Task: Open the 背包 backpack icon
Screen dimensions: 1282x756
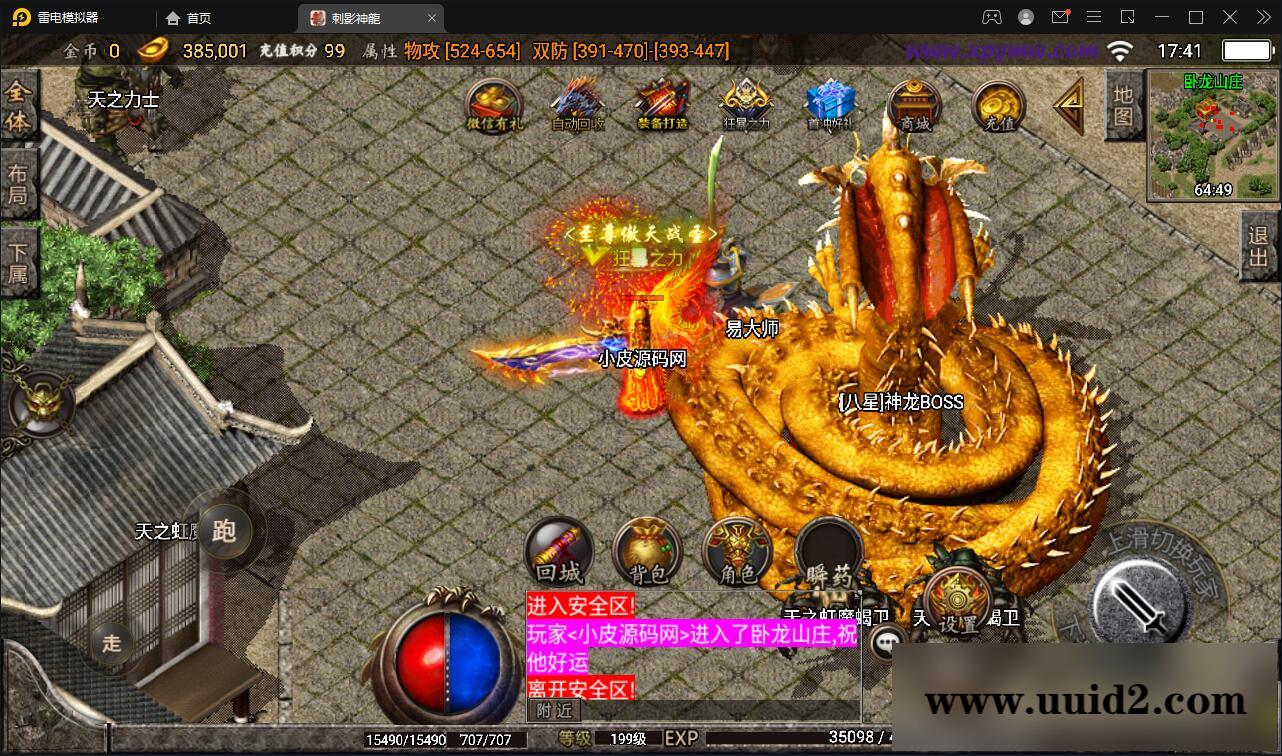Action: [647, 552]
